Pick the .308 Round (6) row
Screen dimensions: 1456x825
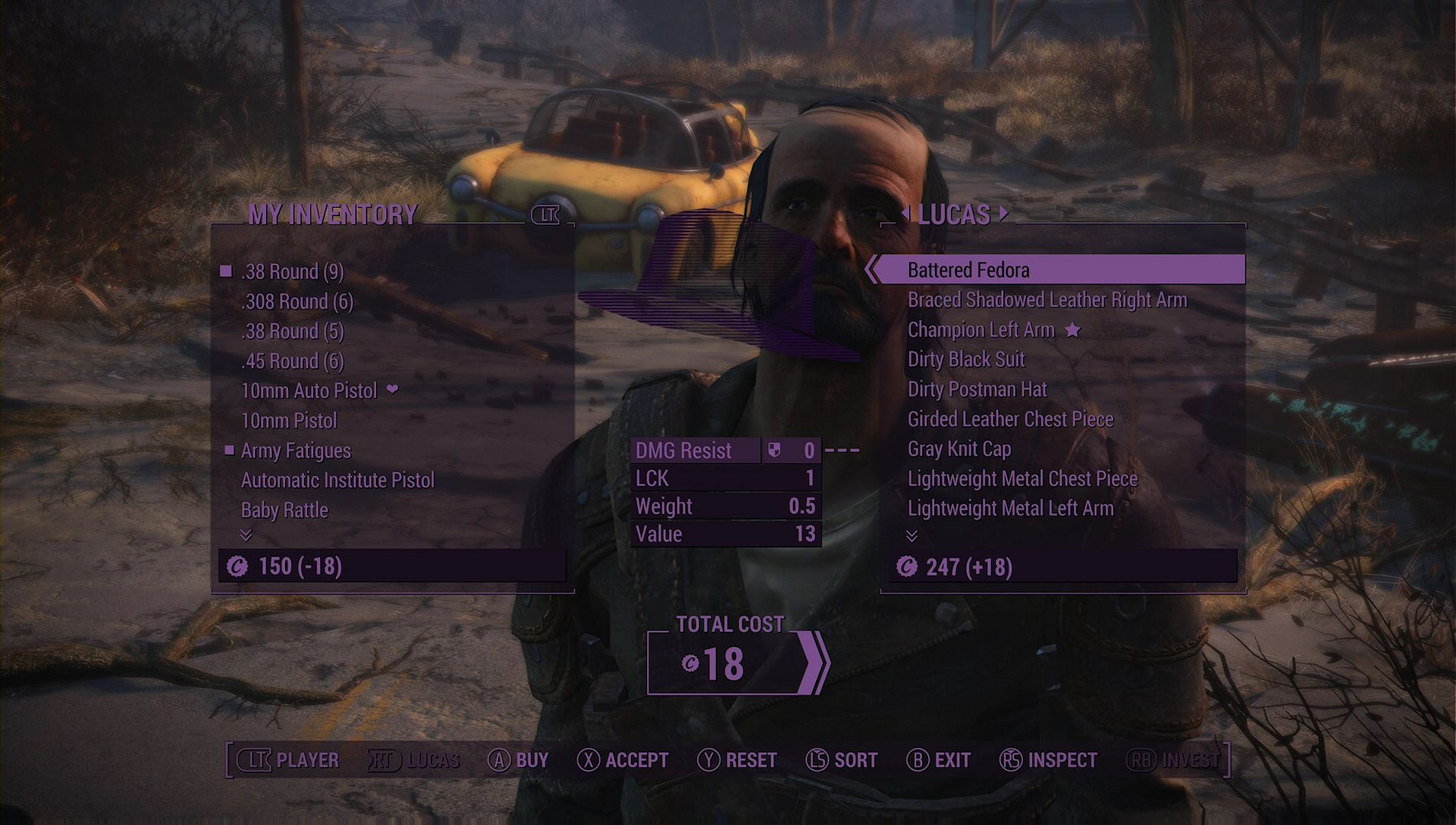click(x=297, y=302)
